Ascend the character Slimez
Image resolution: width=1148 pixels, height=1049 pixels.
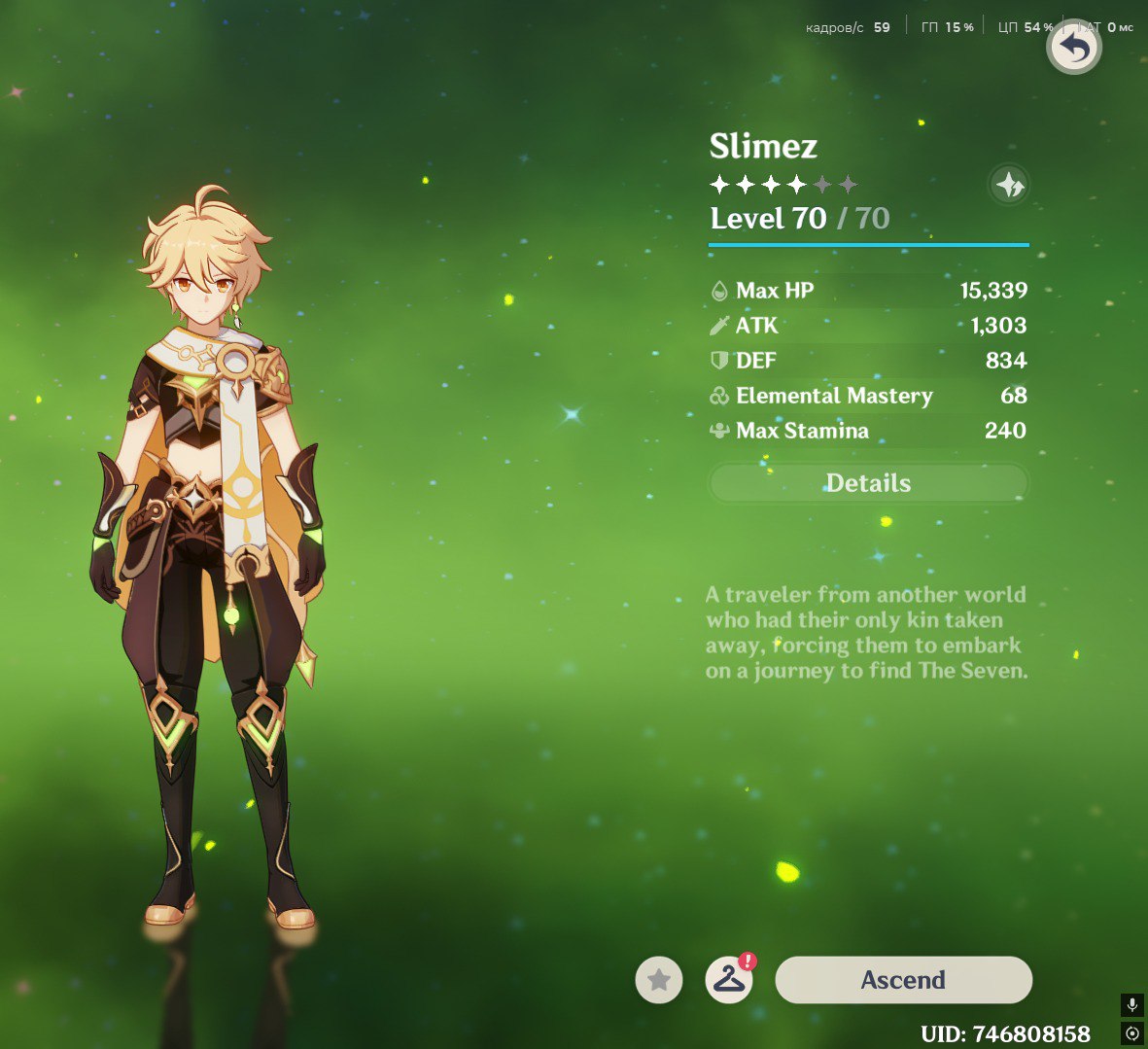(903, 980)
